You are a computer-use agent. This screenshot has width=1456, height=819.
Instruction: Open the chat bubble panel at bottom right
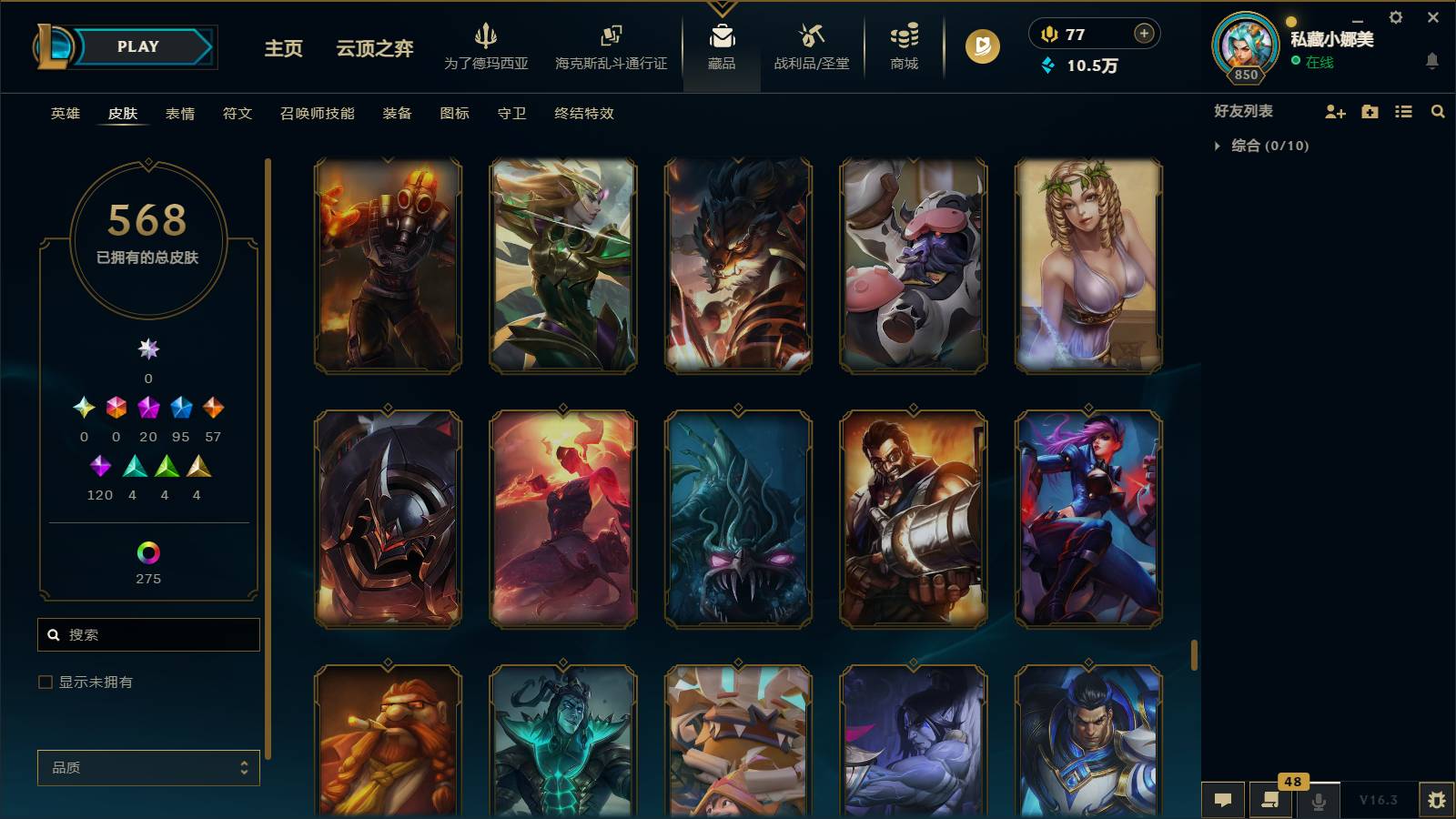[1223, 801]
